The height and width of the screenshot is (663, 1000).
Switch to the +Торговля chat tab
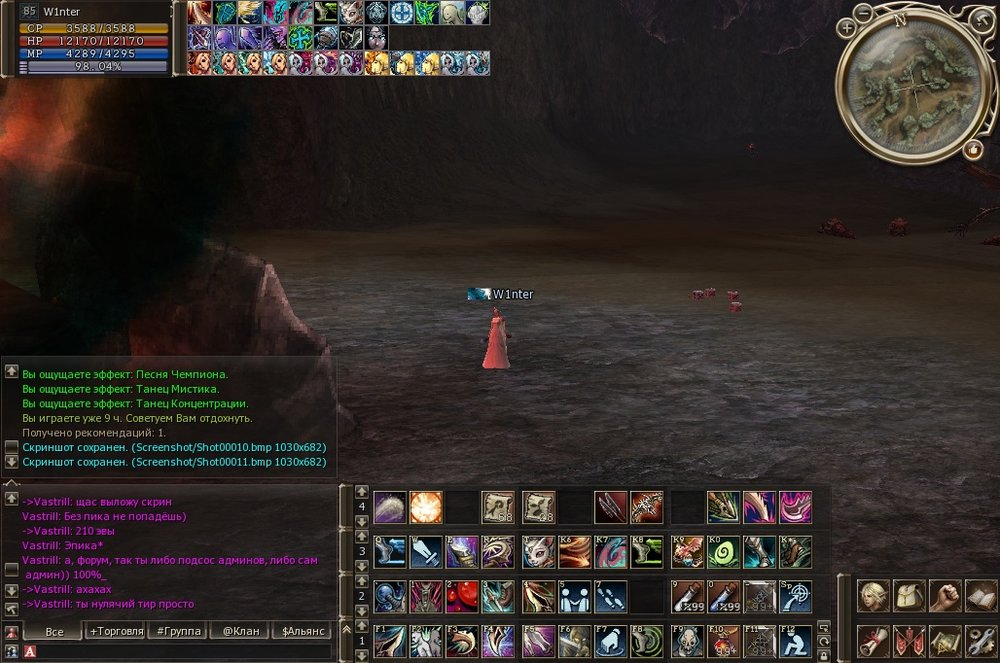coord(116,631)
